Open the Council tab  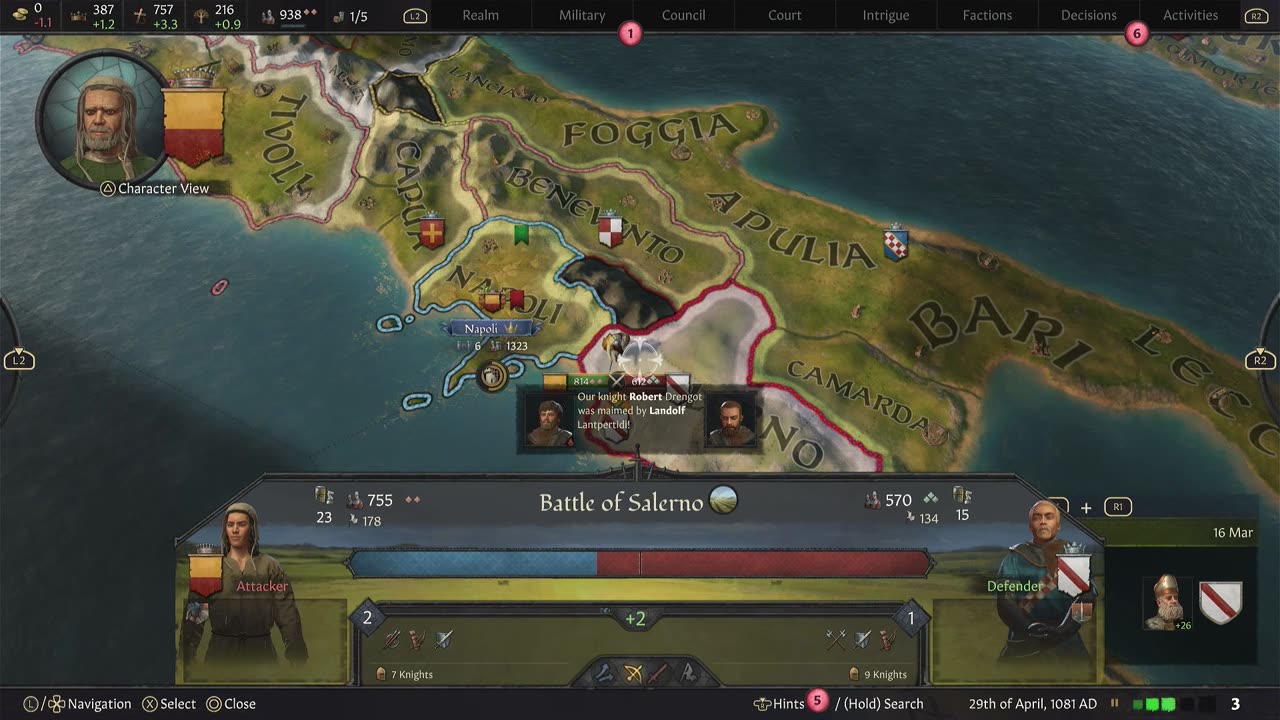[683, 15]
